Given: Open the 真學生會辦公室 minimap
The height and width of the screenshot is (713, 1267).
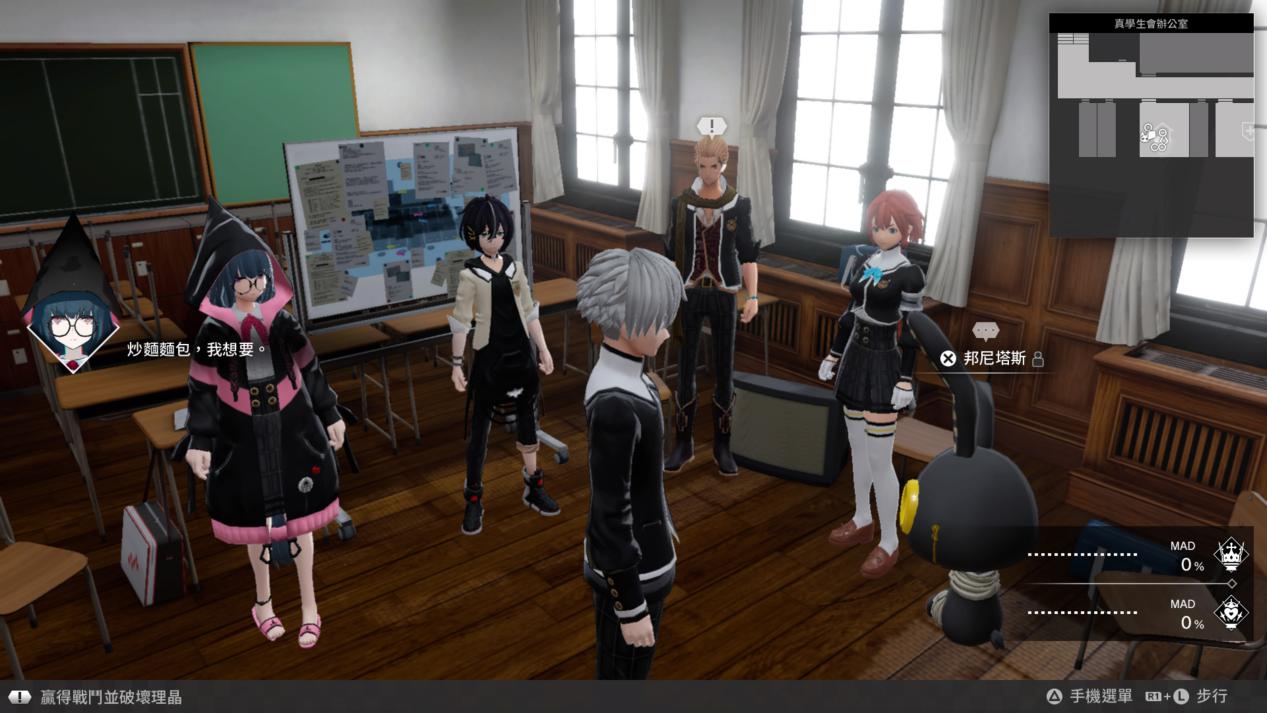Looking at the screenshot, I should coord(1150,125).
